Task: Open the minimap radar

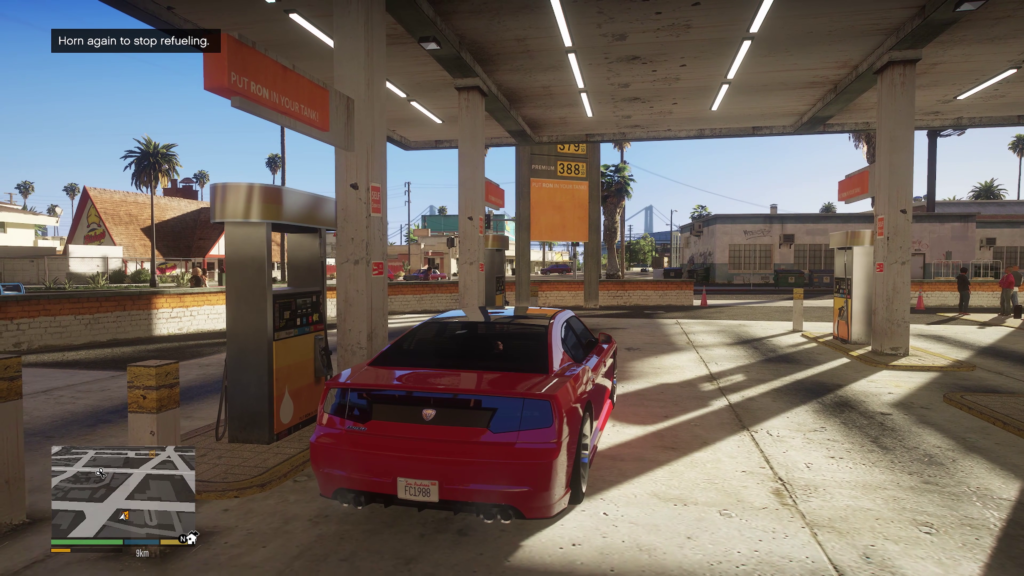Action: 123,491
